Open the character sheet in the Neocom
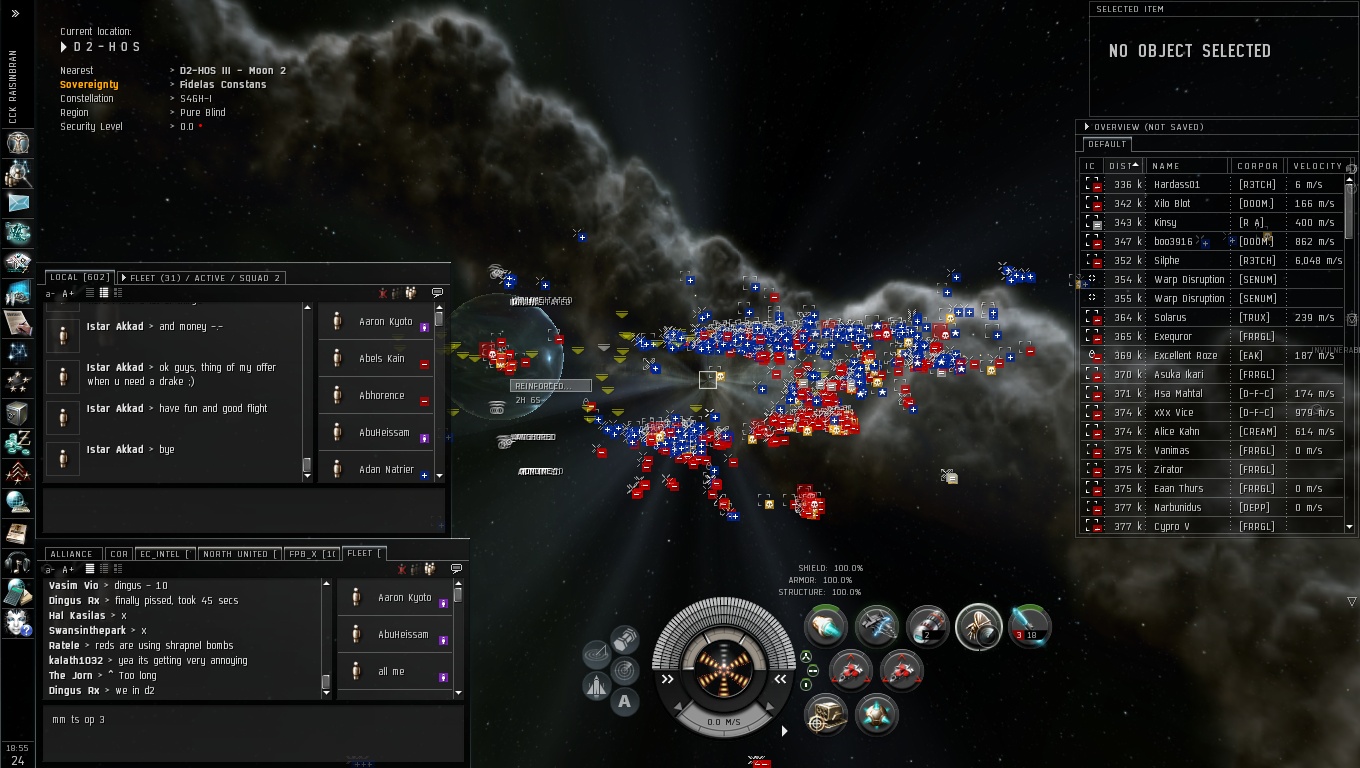This screenshot has height=768, width=1360. tap(18, 141)
